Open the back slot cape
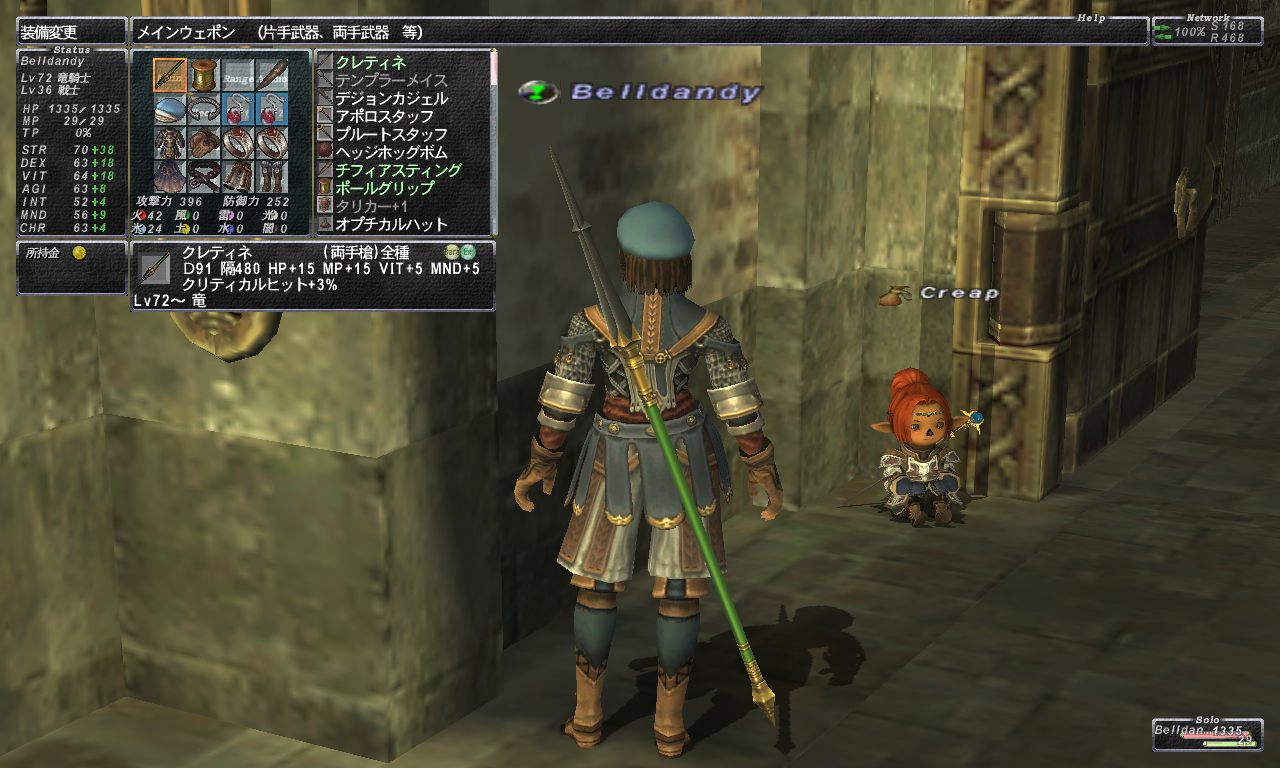This screenshot has height=768, width=1280. [x=170, y=176]
